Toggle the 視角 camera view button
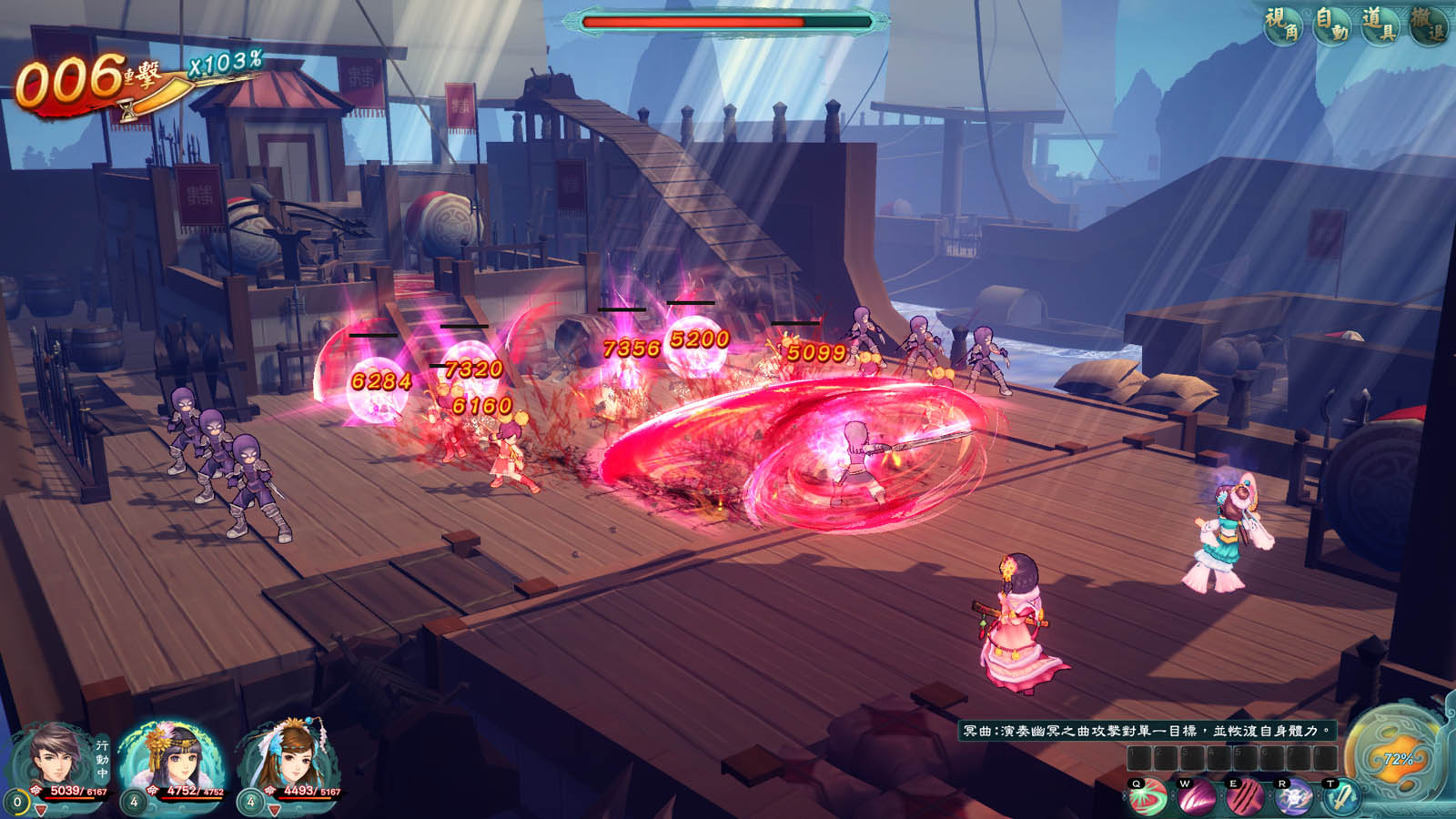1456x819 pixels. point(1283,25)
